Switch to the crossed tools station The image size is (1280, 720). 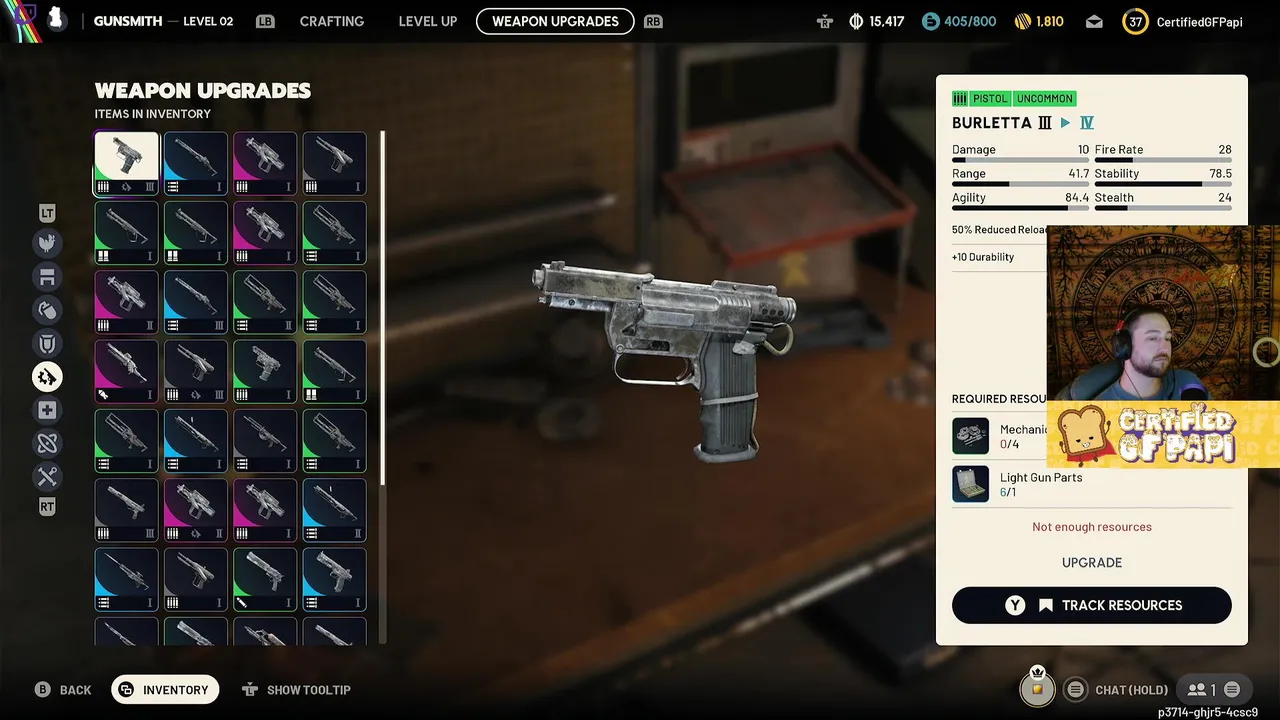pos(47,476)
